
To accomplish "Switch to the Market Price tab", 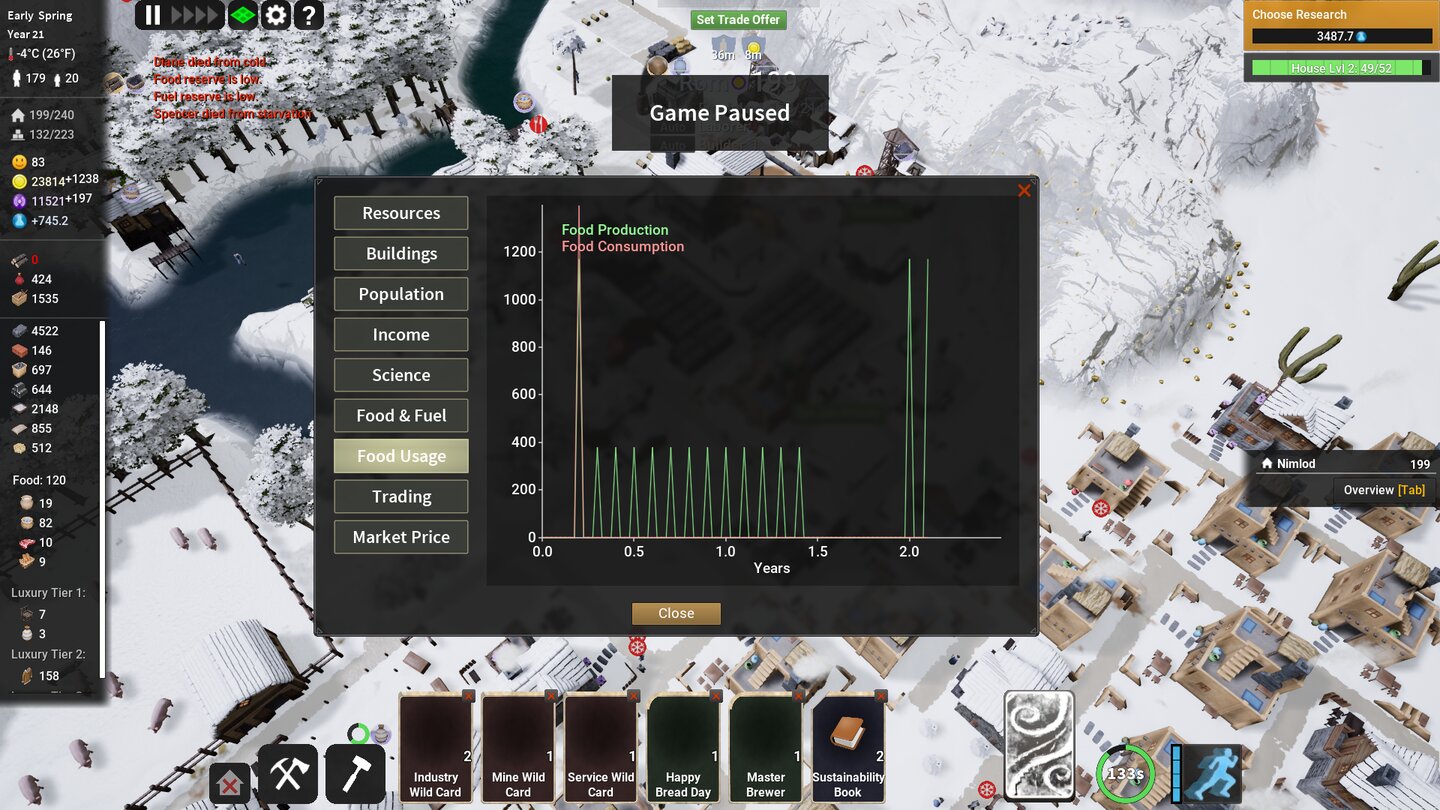I will 400,537.
